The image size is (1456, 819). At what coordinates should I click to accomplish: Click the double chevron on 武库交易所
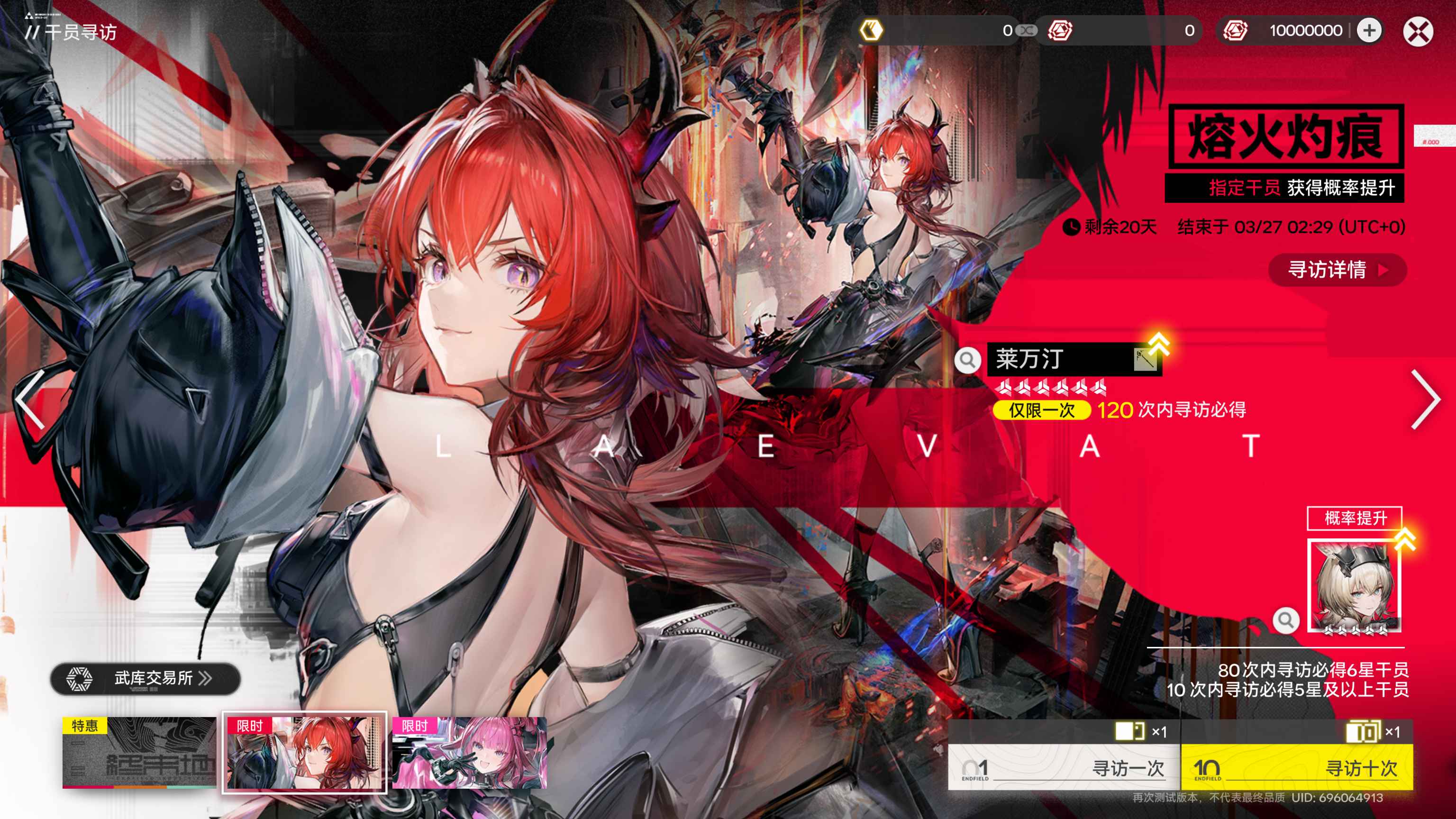[206, 679]
